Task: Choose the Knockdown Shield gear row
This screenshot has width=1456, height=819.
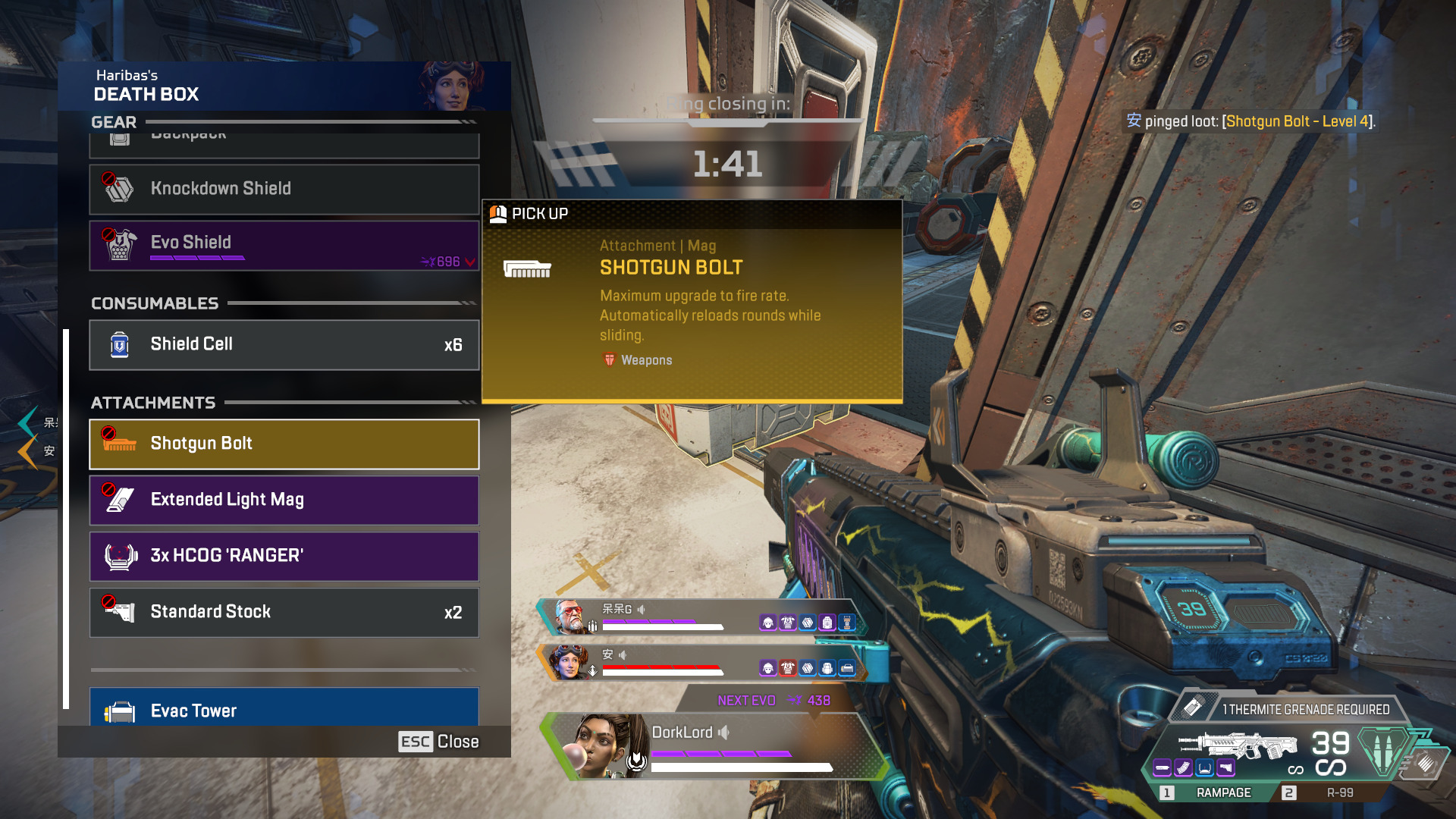Action: coord(284,189)
